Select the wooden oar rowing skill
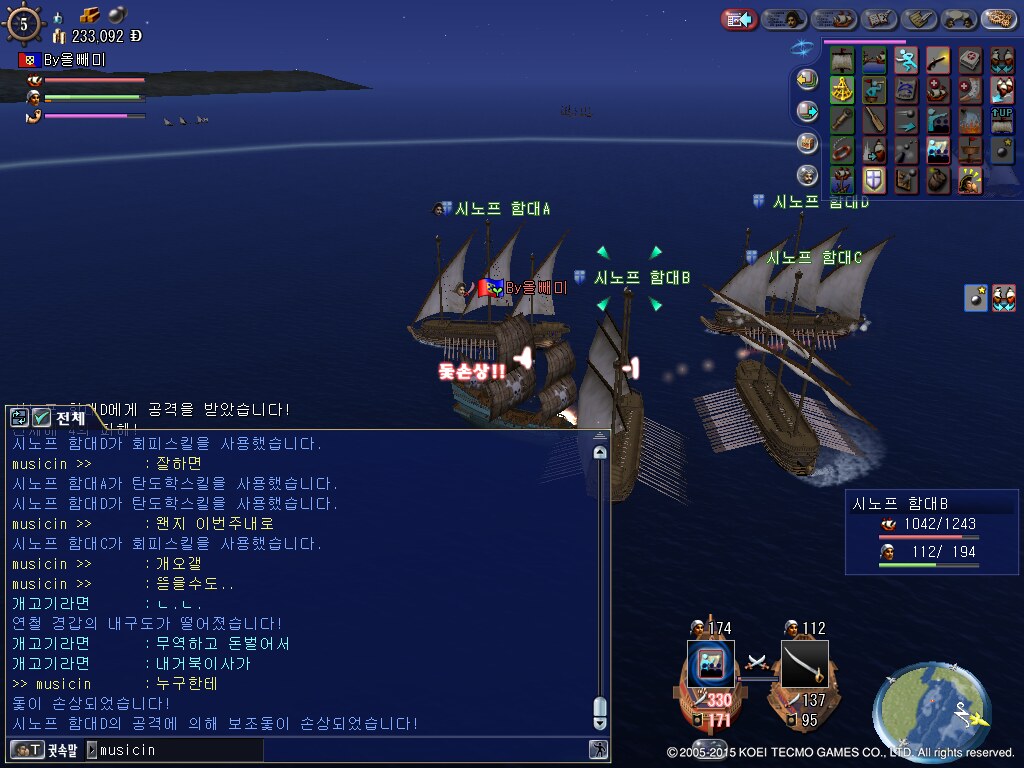Image resolution: width=1024 pixels, height=768 pixels. pos(875,121)
